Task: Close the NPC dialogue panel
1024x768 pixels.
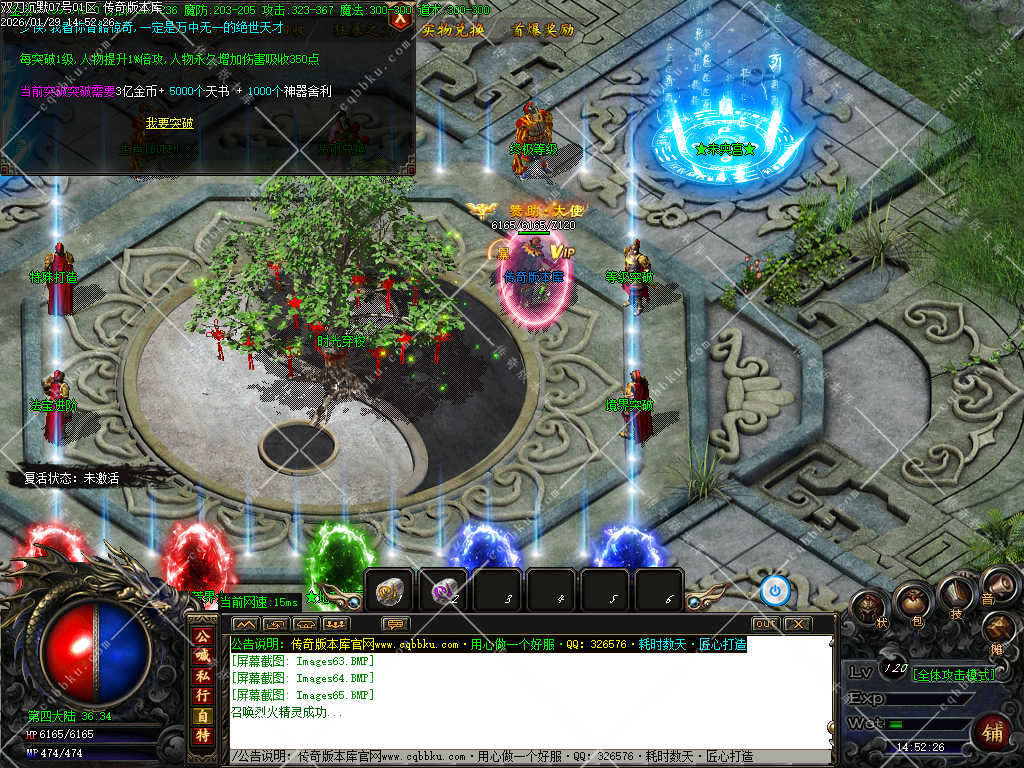Action: tap(401, 17)
